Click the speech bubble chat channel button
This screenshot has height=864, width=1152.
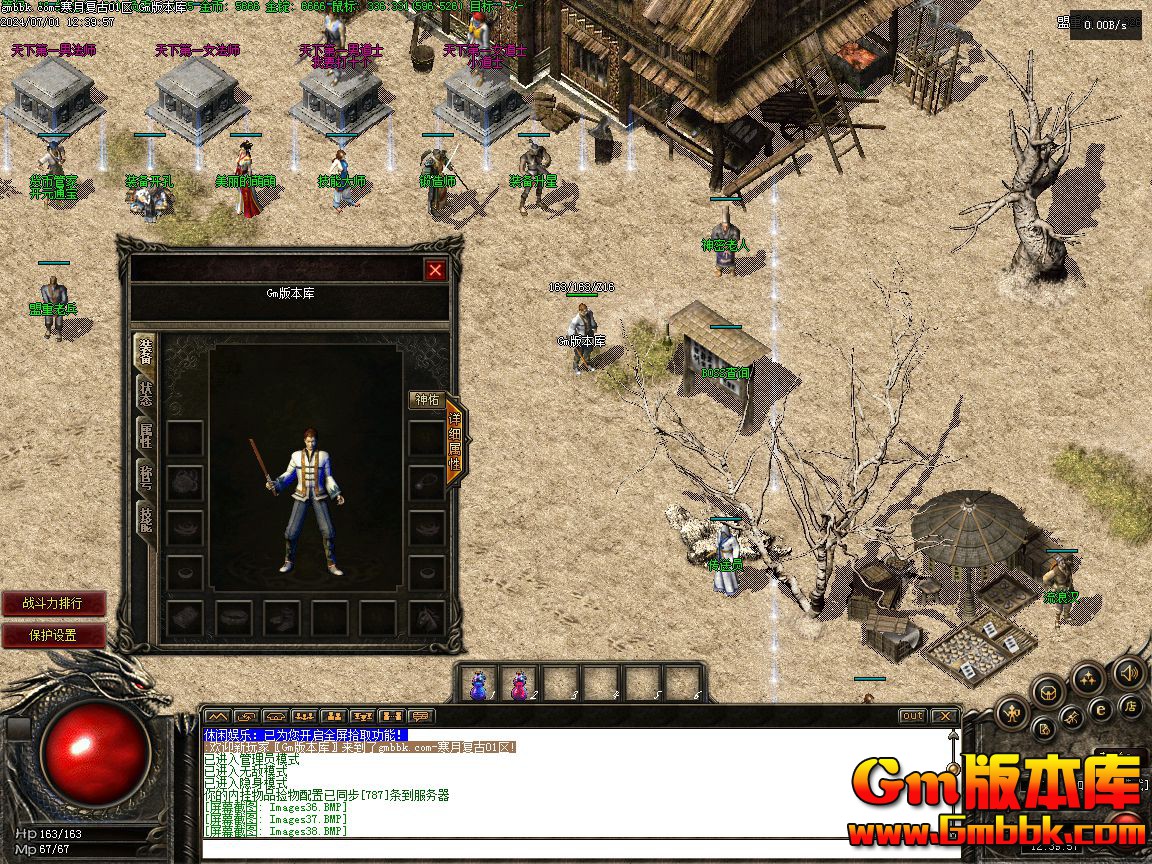[422, 716]
